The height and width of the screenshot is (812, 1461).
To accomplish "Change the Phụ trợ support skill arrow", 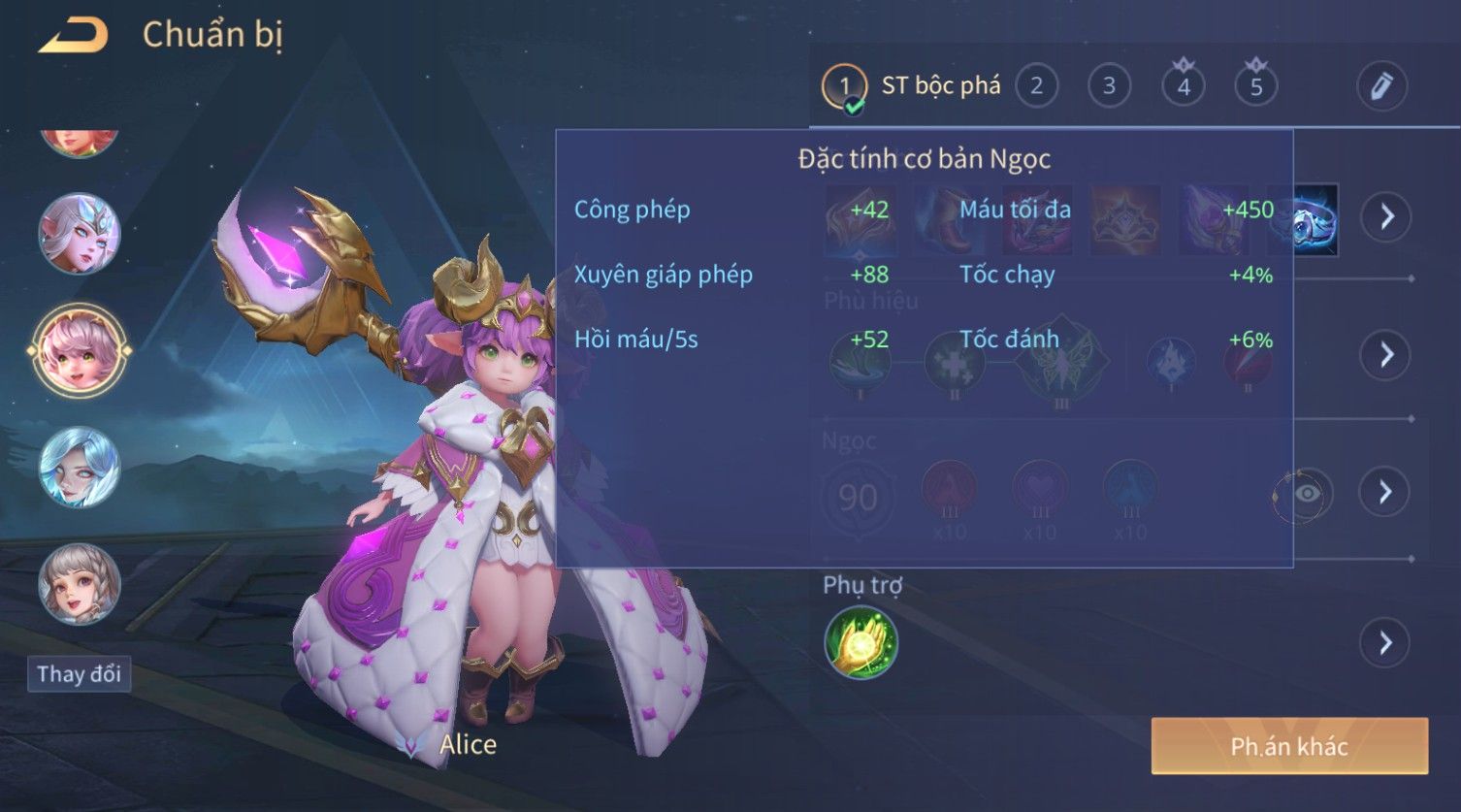I will [x=1385, y=642].
